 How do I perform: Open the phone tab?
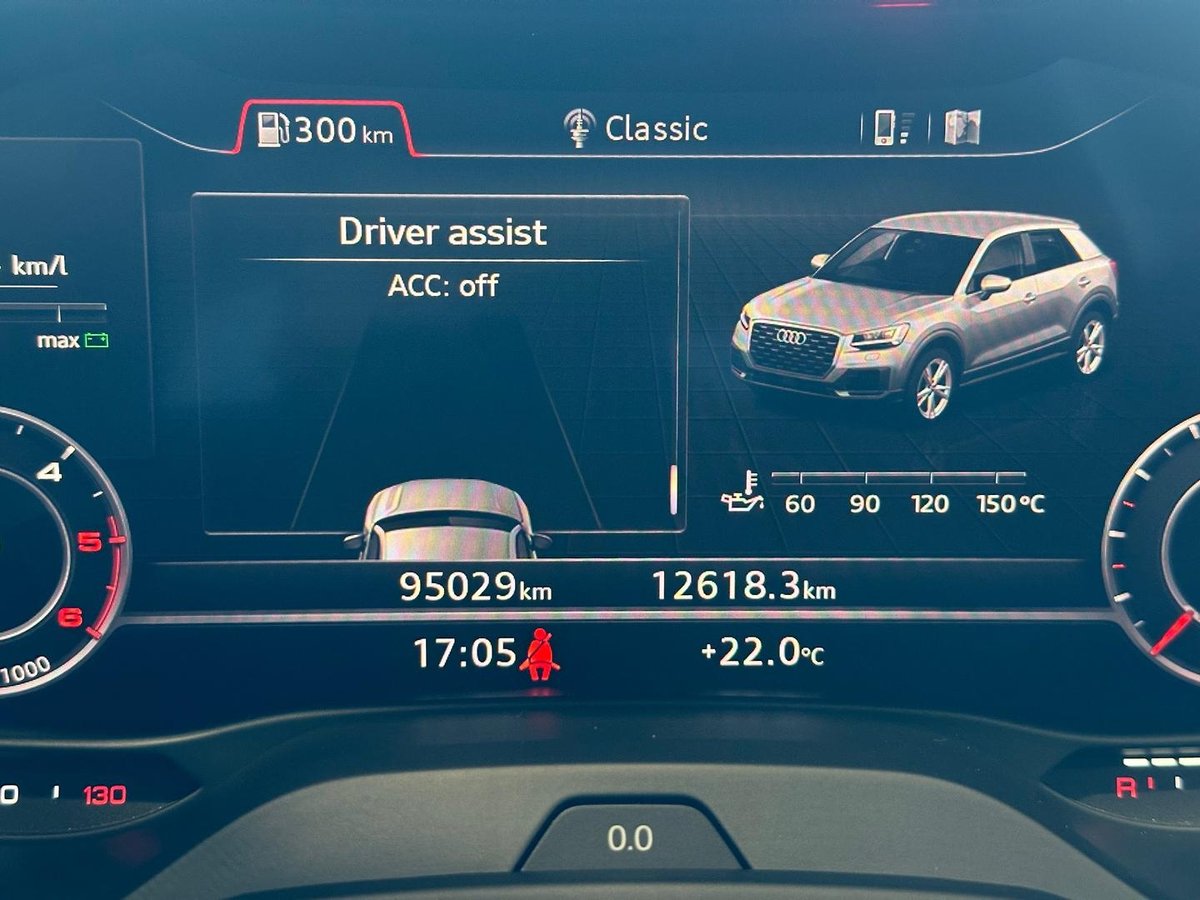892,128
